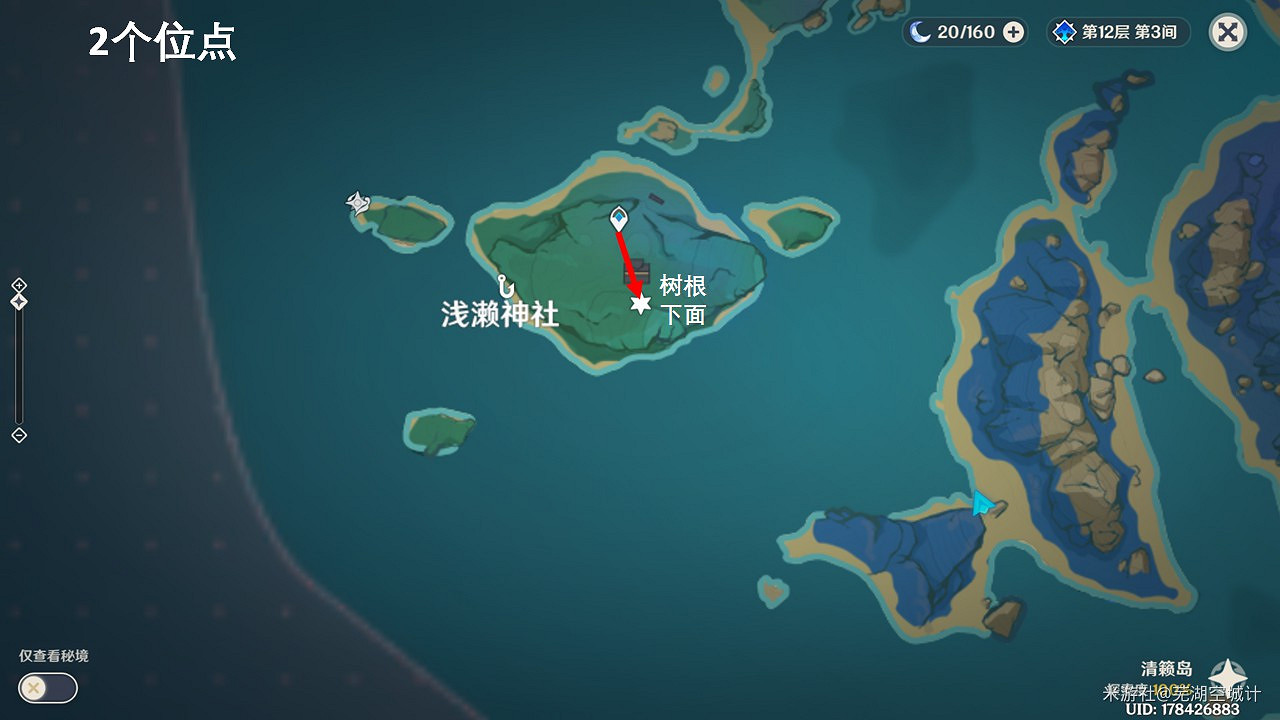Open the domain icon on the western islet
Screen dimensions: 1280x720
(x=358, y=202)
